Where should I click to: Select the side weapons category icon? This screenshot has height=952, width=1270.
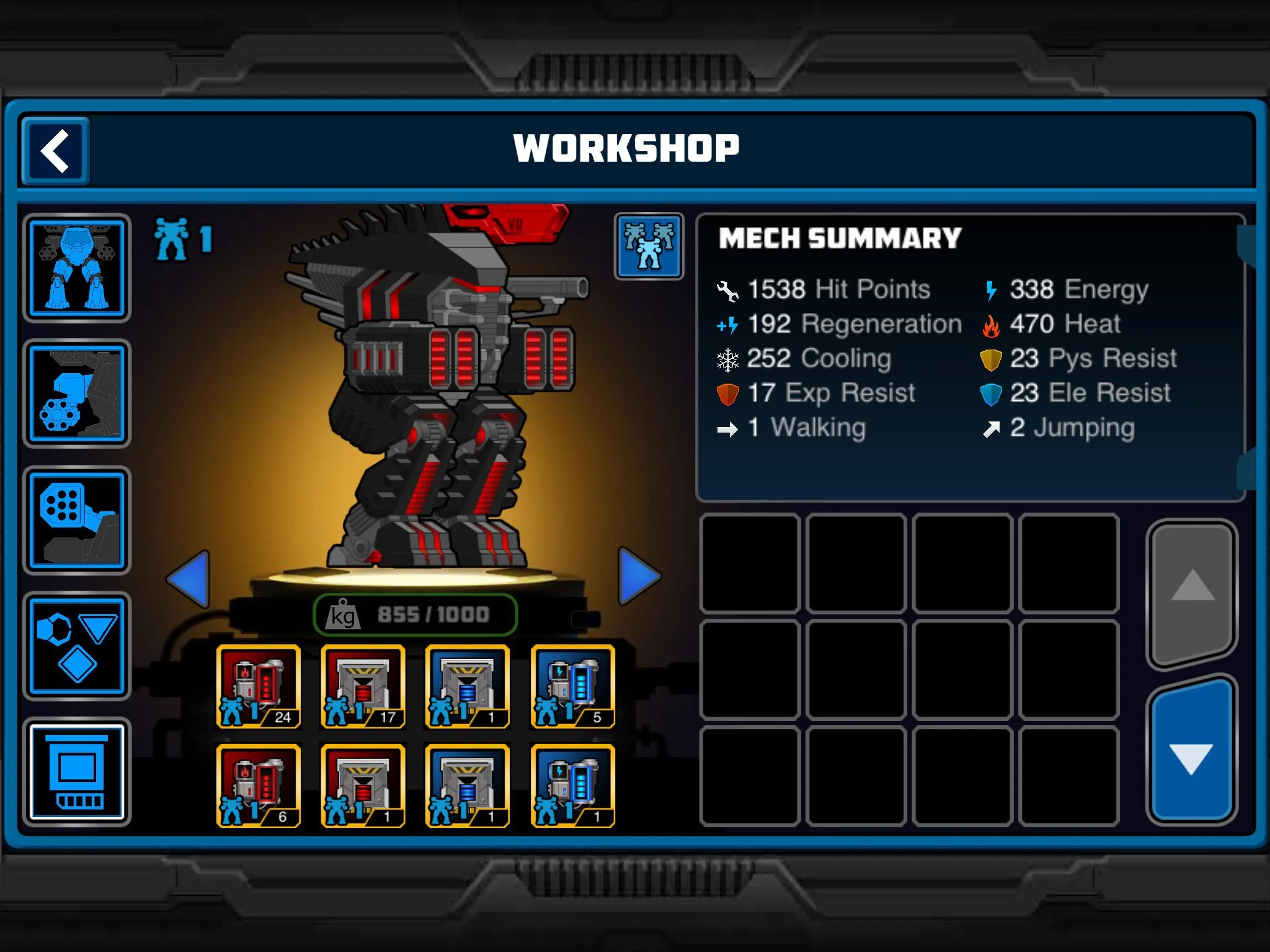pos(76,392)
